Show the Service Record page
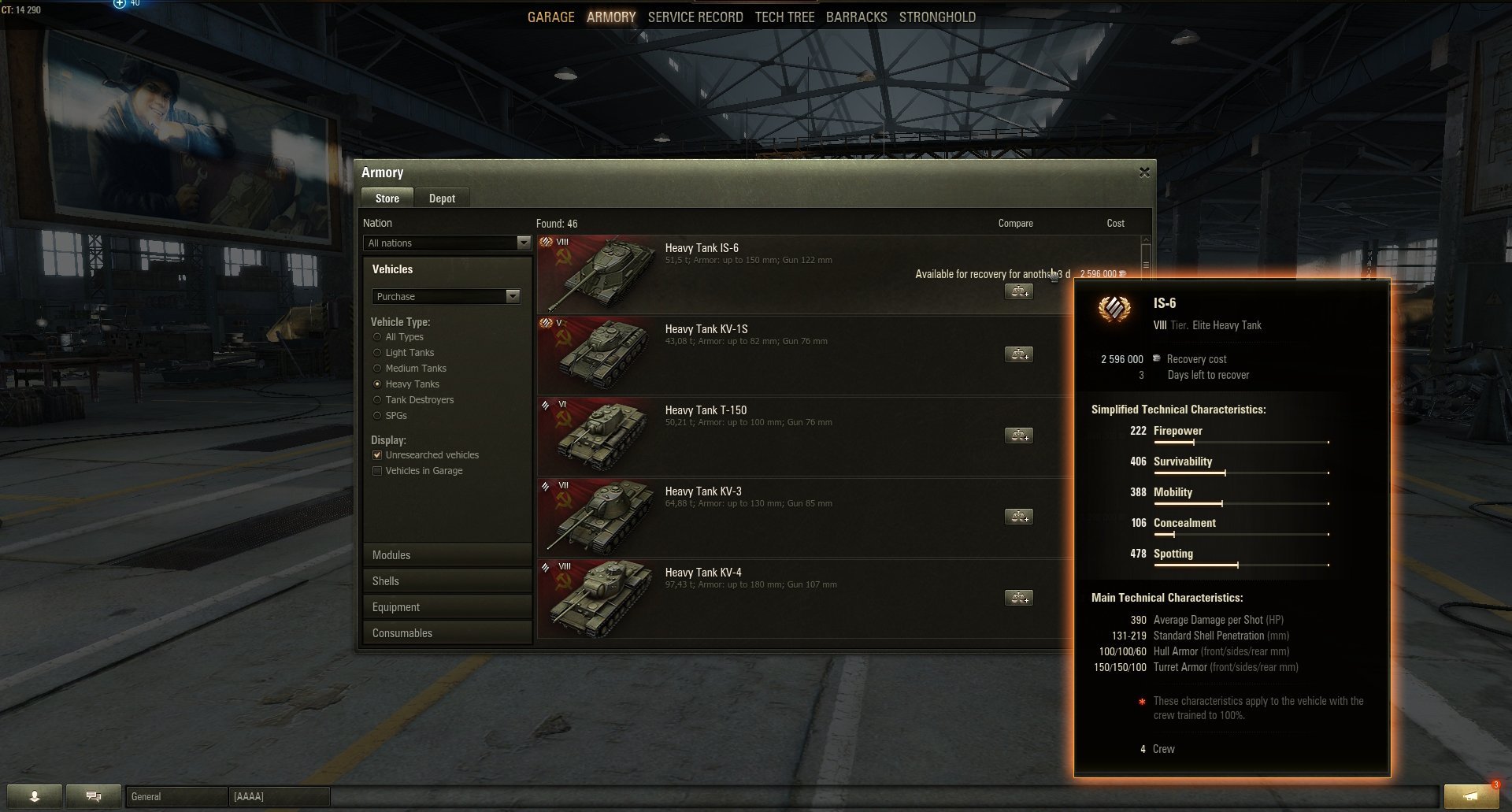Screen dimensions: 1512x812 coord(695,17)
